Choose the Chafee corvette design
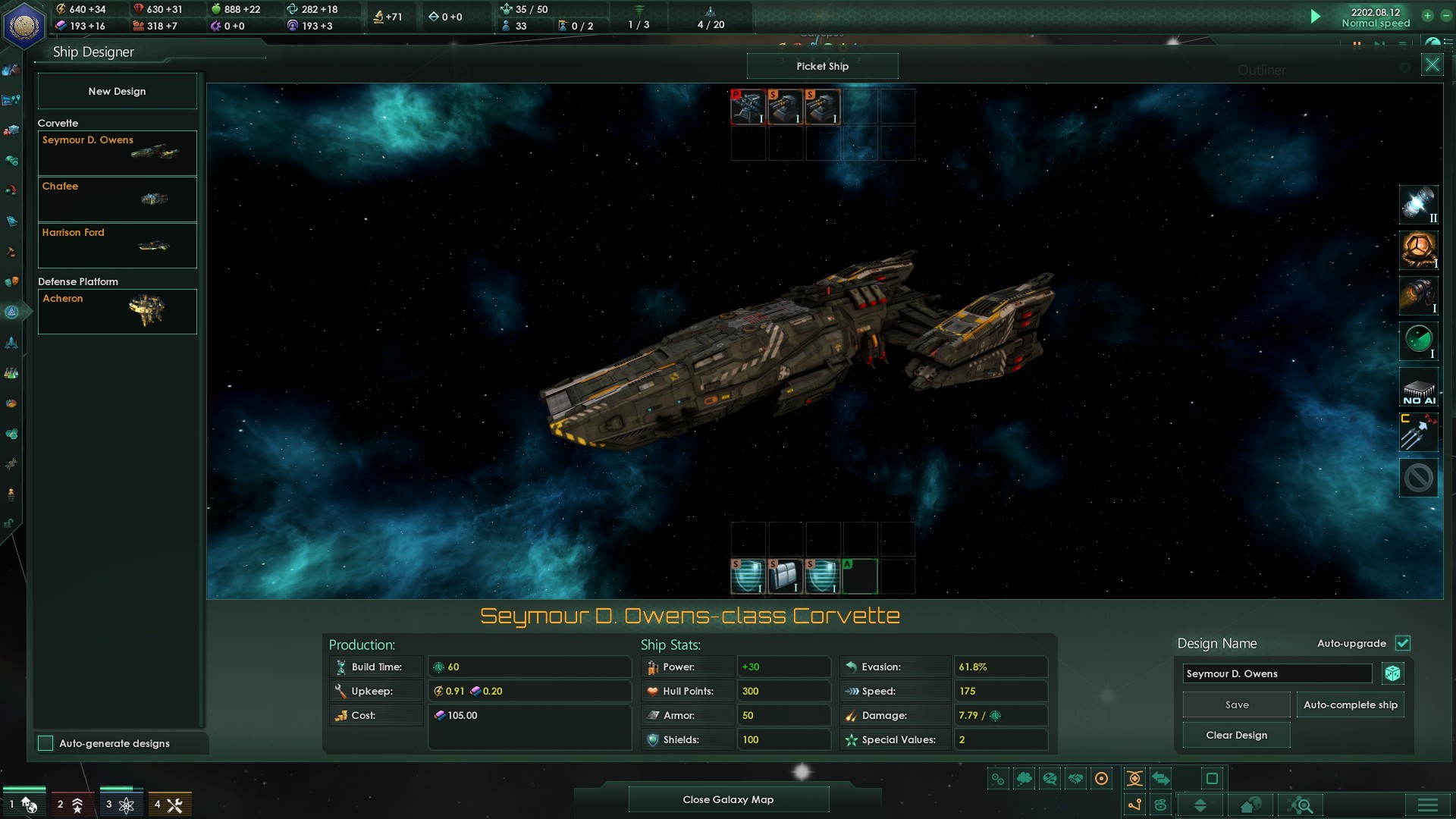Image resolution: width=1456 pixels, height=819 pixels. pos(117,199)
